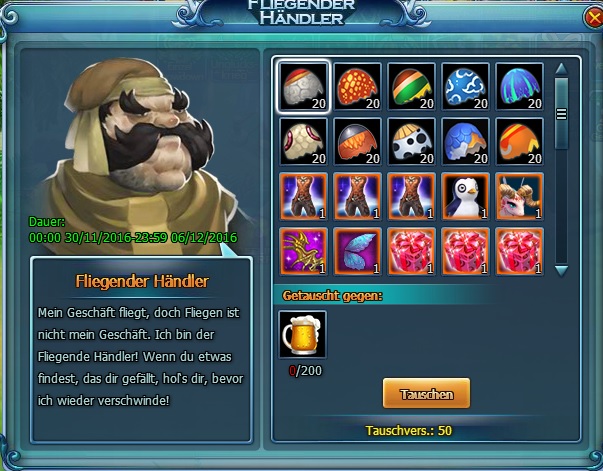
Task: Pick the golden wings item
Action: [302, 251]
